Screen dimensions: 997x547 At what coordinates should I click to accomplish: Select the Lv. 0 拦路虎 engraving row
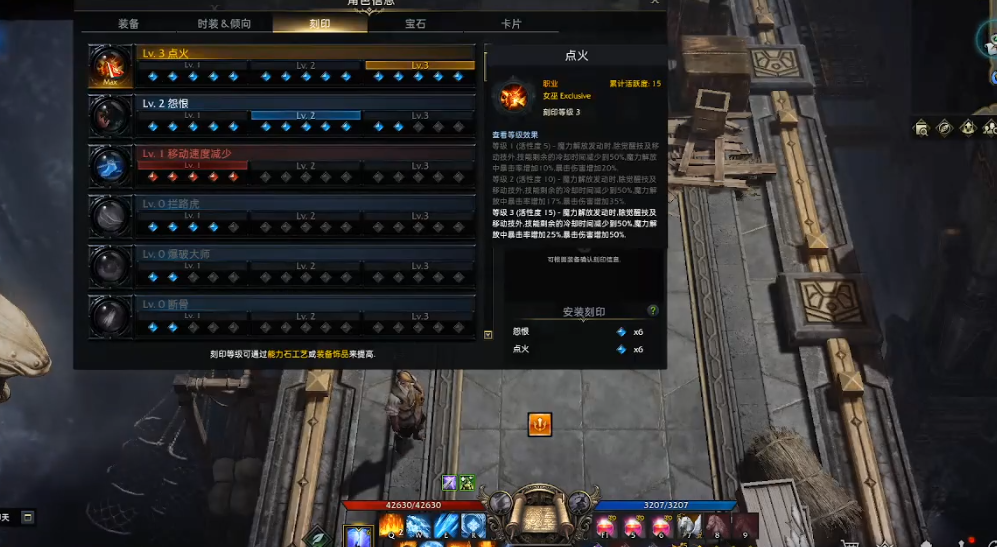[305, 215]
